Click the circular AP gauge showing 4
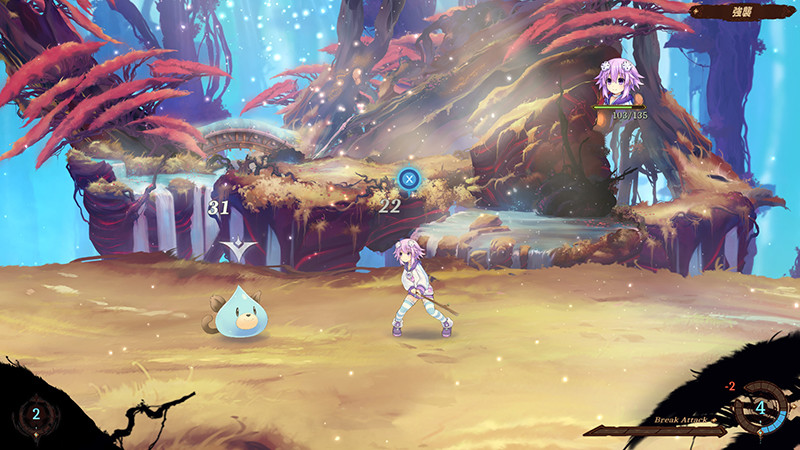Viewport: 800px width, 450px height. tap(760, 408)
